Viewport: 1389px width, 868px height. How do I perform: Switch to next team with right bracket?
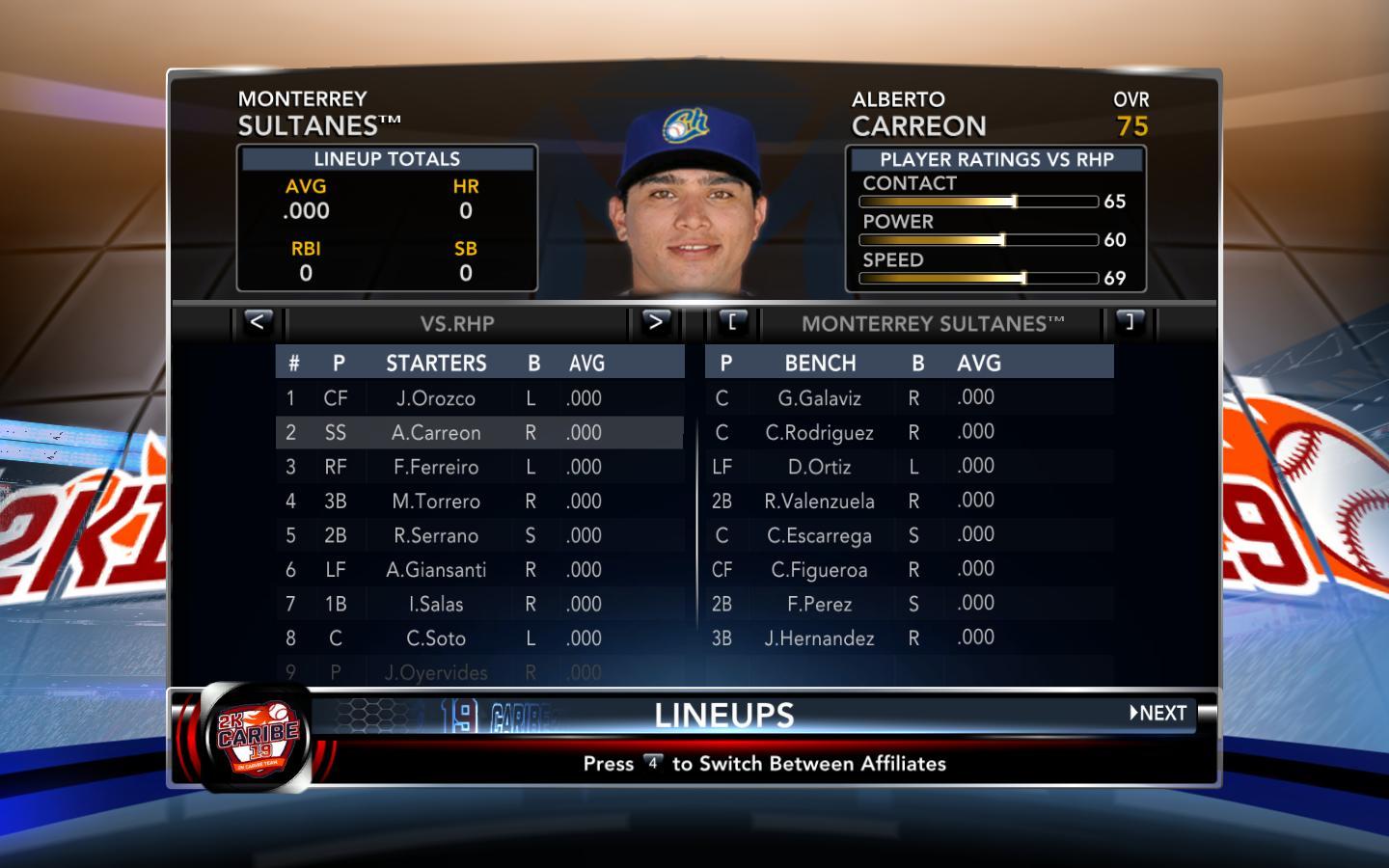[x=1129, y=322]
